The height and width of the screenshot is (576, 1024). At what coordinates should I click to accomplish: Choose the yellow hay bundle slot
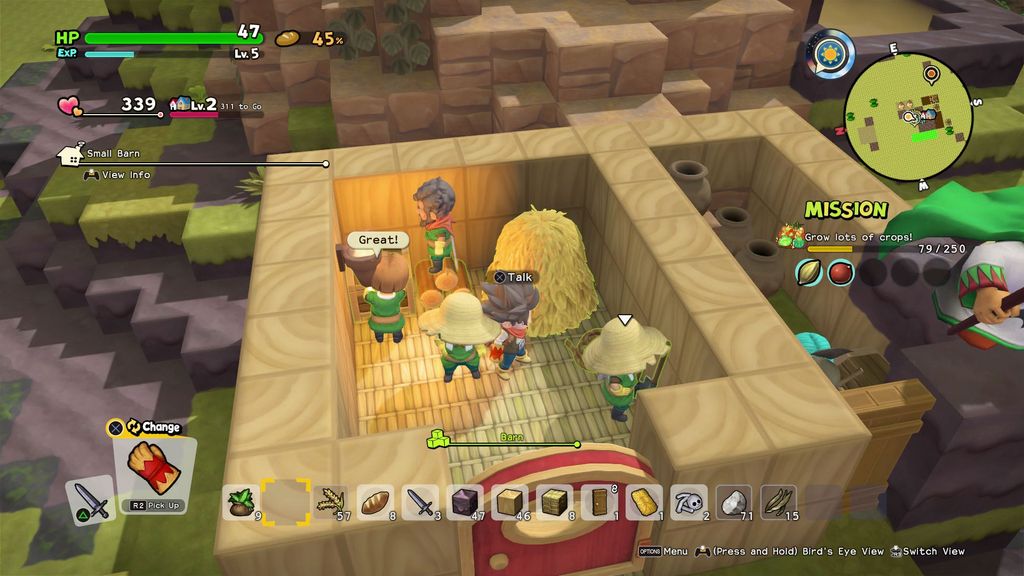pyautogui.click(x=645, y=501)
